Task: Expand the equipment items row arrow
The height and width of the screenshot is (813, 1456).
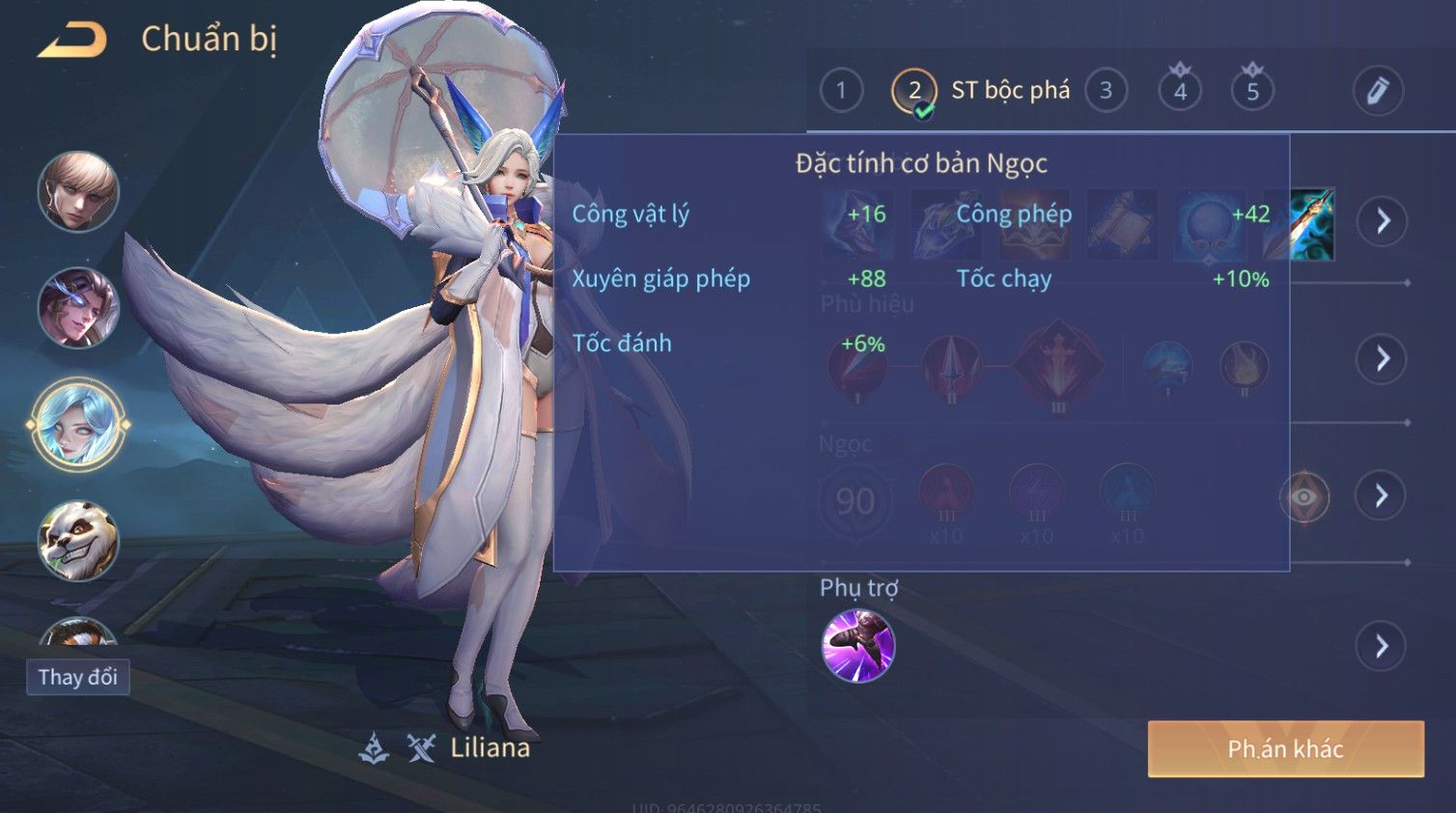Action: click(1383, 221)
